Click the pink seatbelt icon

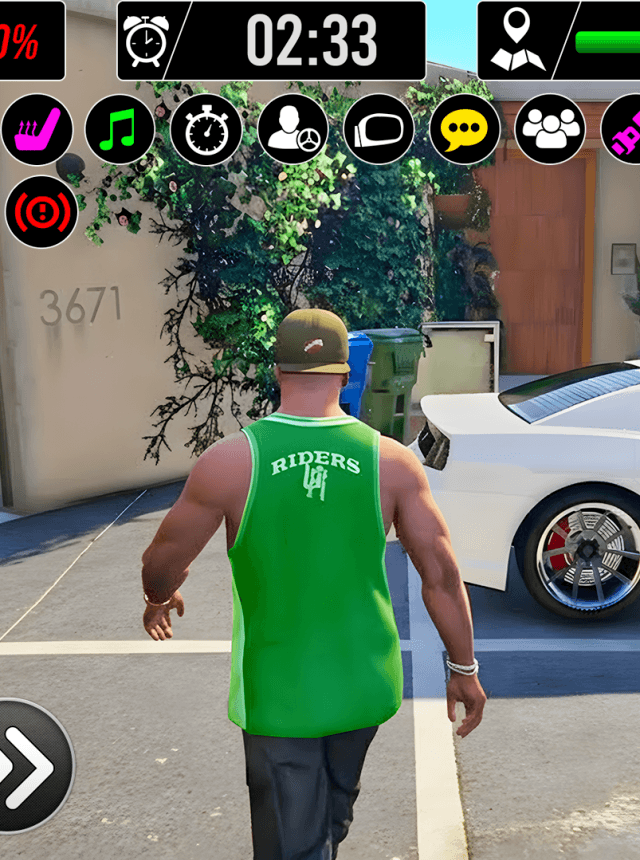pos(625,130)
